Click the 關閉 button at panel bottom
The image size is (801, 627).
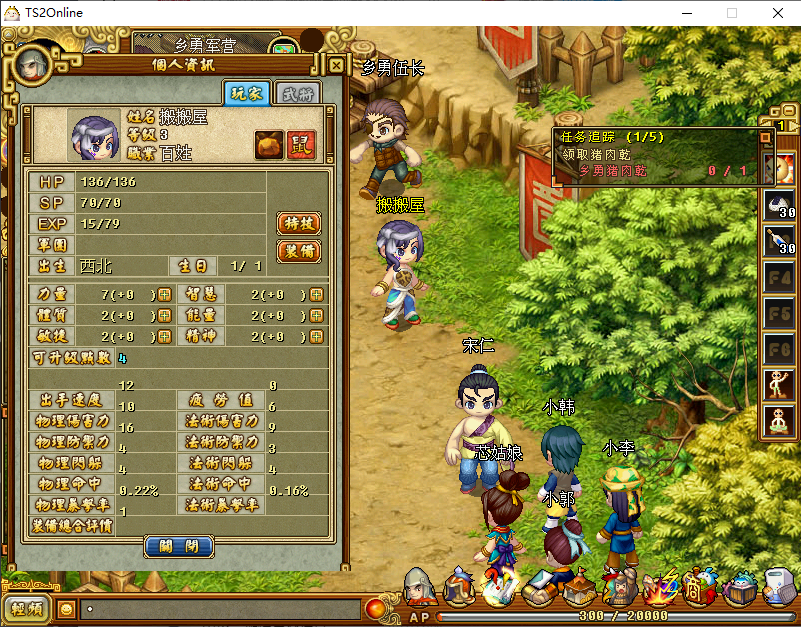(x=179, y=546)
